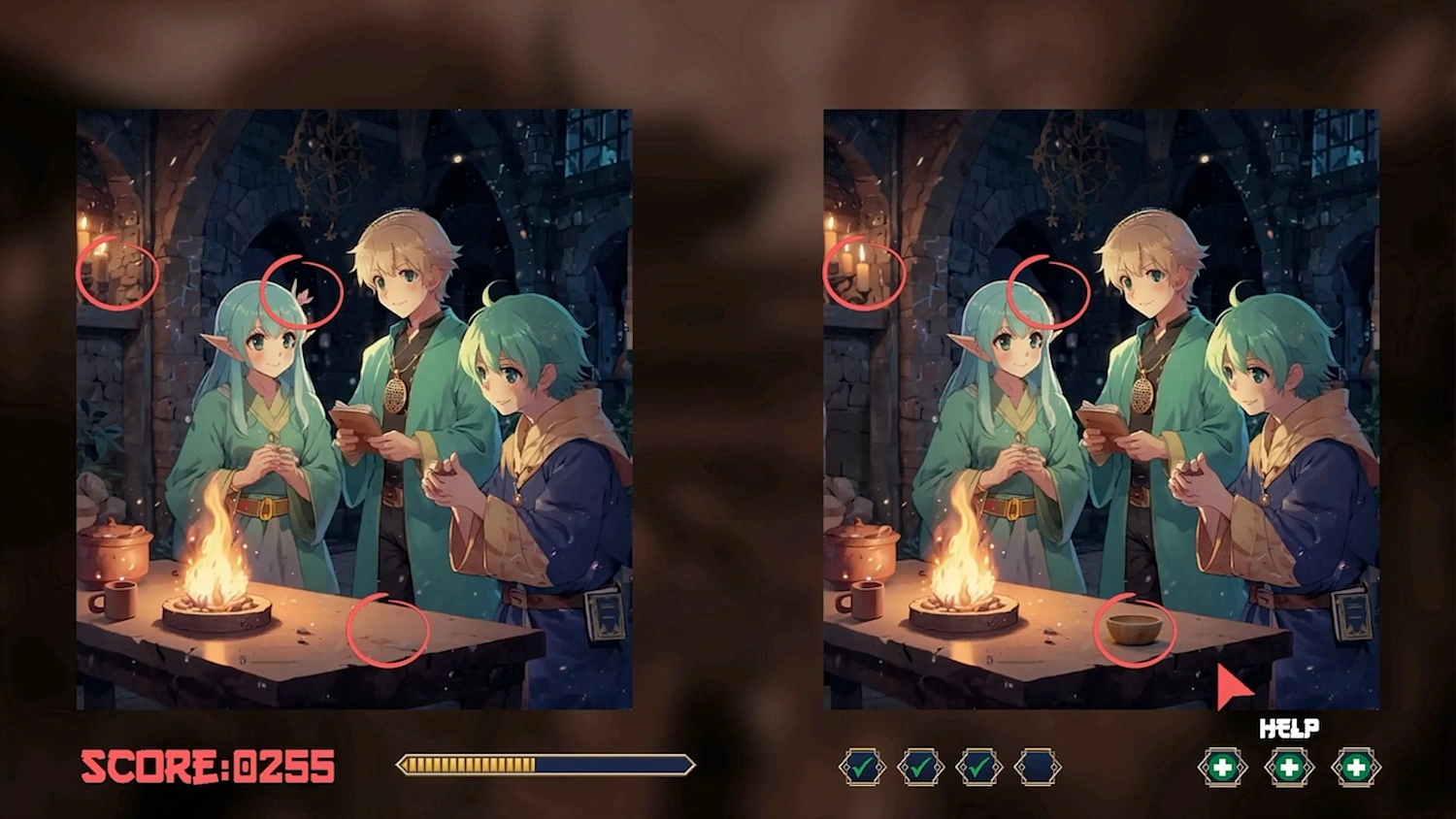1456x819 pixels.
Task: Click the first green checkmark hexagon badge
Action: [862, 768]
